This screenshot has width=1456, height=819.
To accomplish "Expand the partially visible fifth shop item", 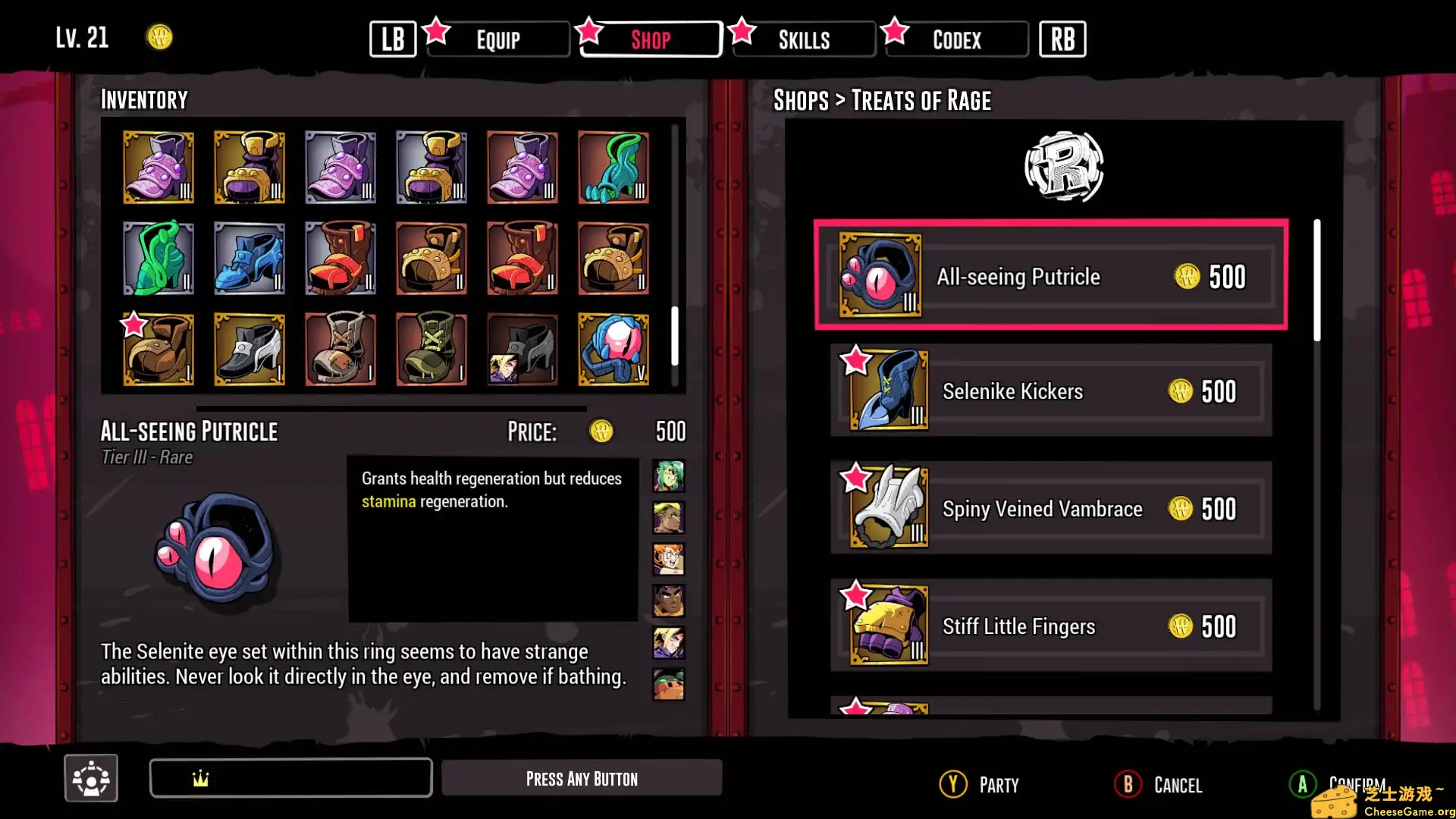I will tap(1050, 709).
